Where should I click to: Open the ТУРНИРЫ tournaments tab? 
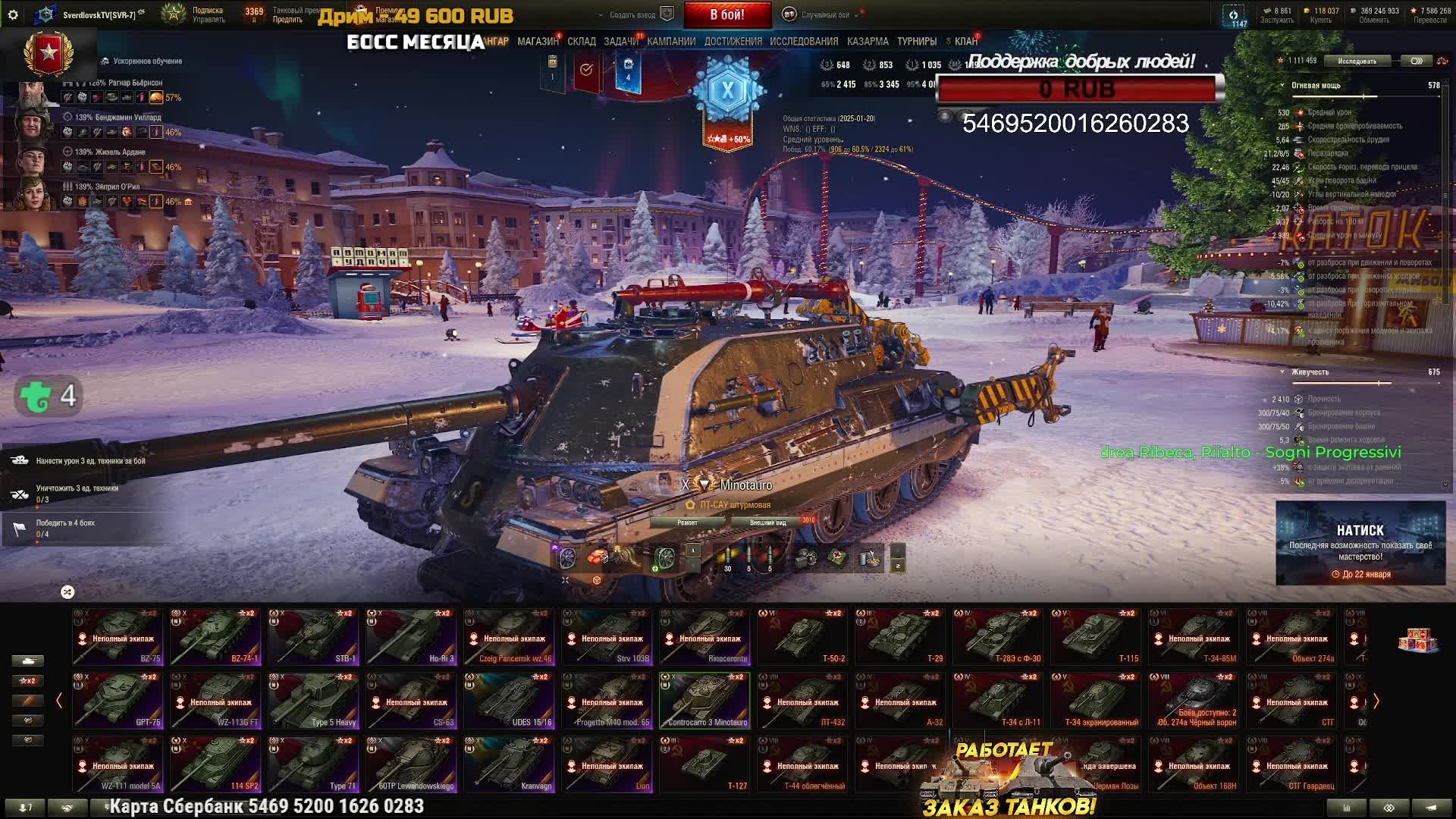tap(917, 42)
